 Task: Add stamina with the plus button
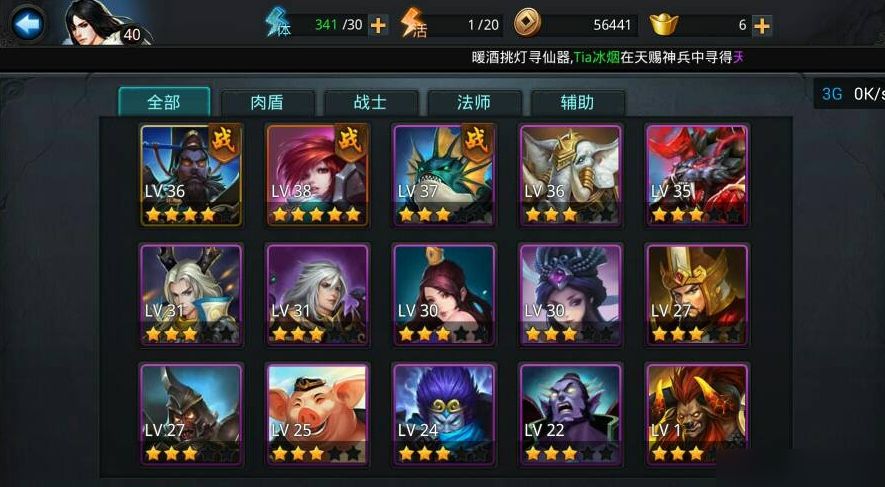[x=378, y=25]
